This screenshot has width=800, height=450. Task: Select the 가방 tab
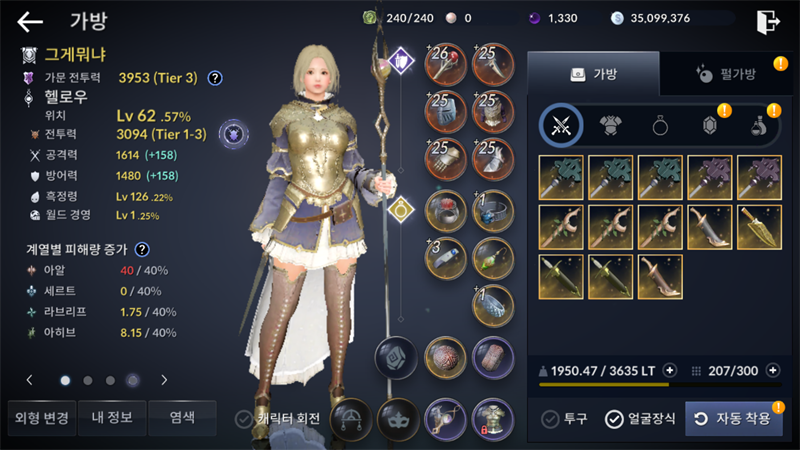(x=593, y=74)
